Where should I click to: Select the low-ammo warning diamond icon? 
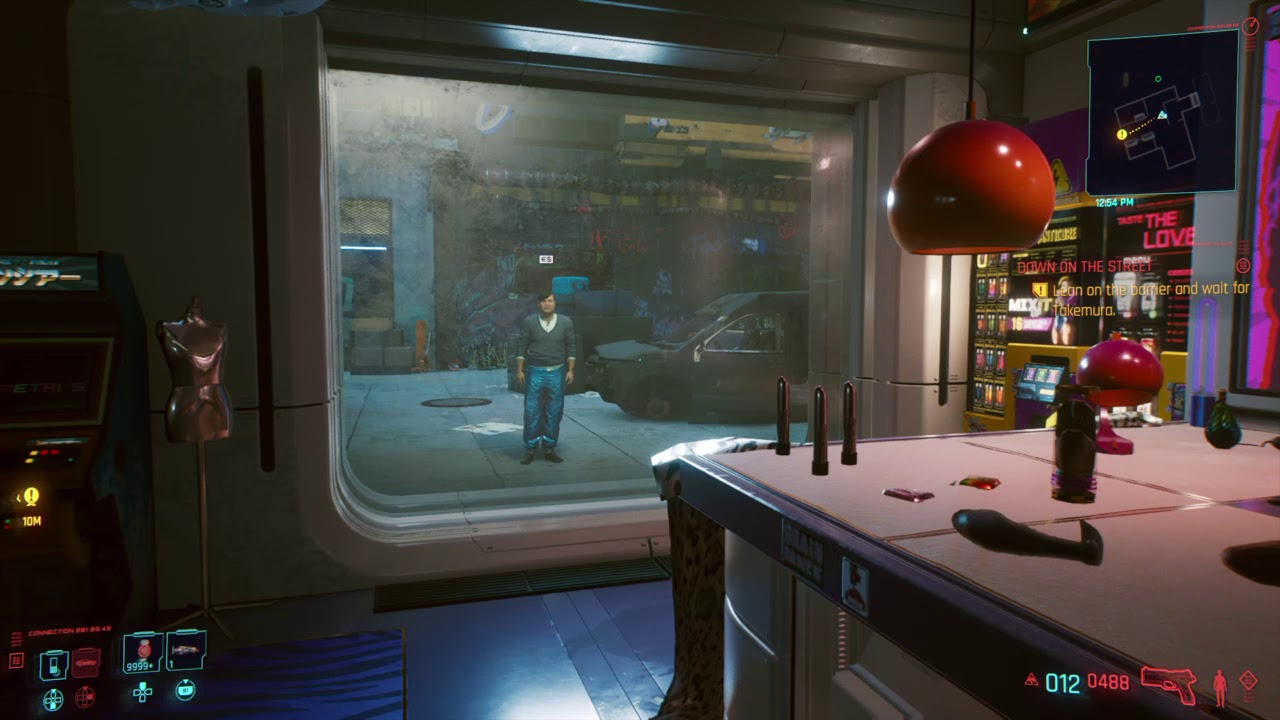coord(1248,680)
